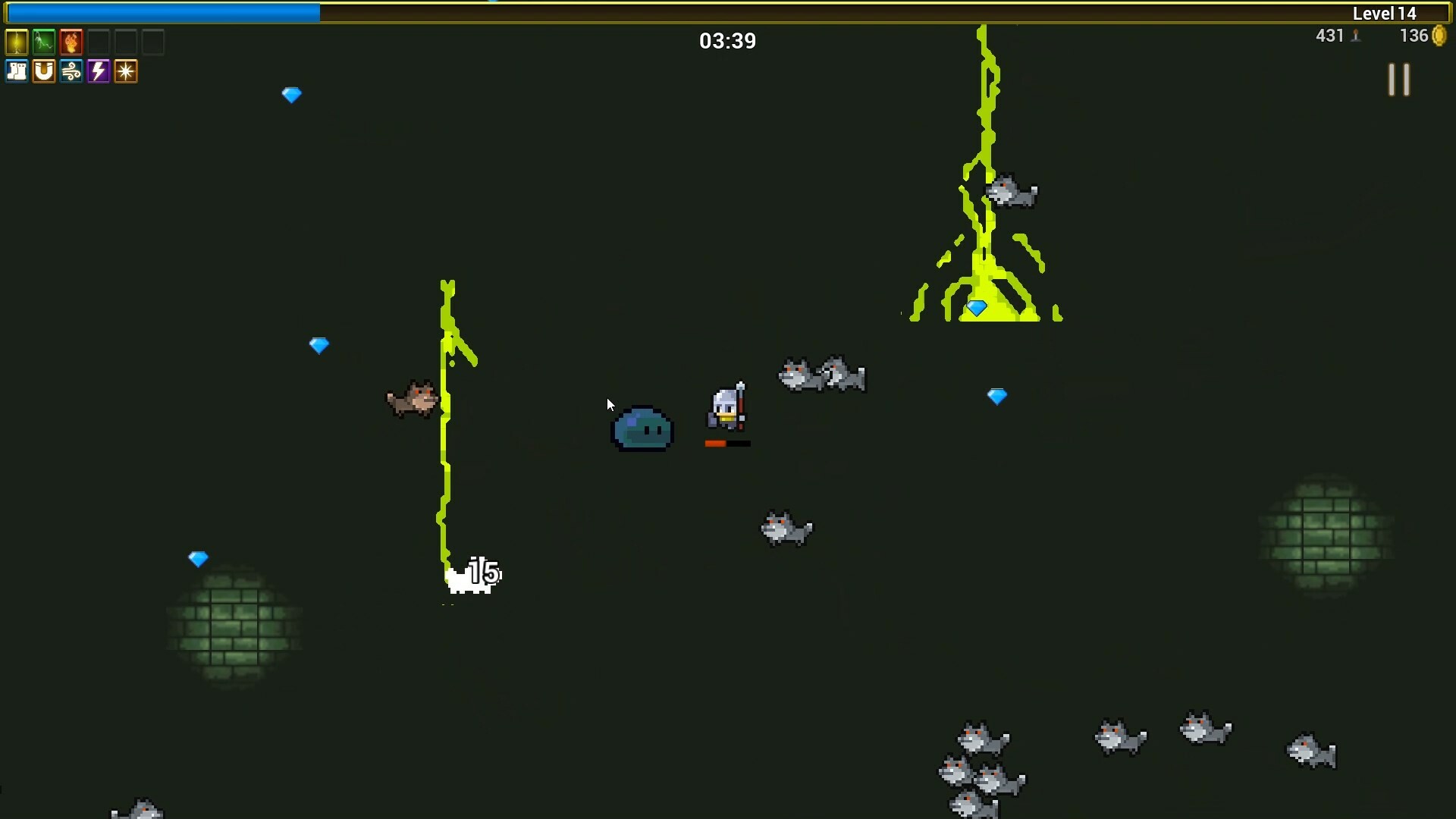Viewport: 1456px width, 819px height.
Task: Click the first empty weapon slot
Action: (x=99, y=42)
